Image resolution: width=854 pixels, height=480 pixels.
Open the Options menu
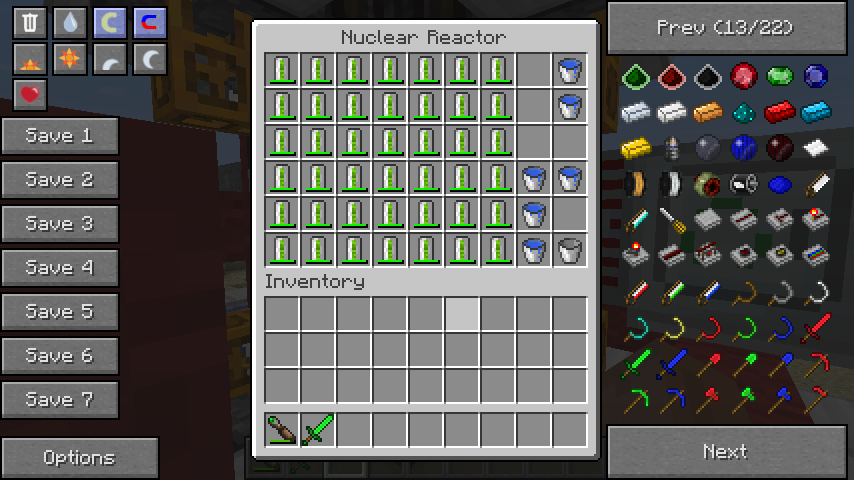click(x=79, y=458)
